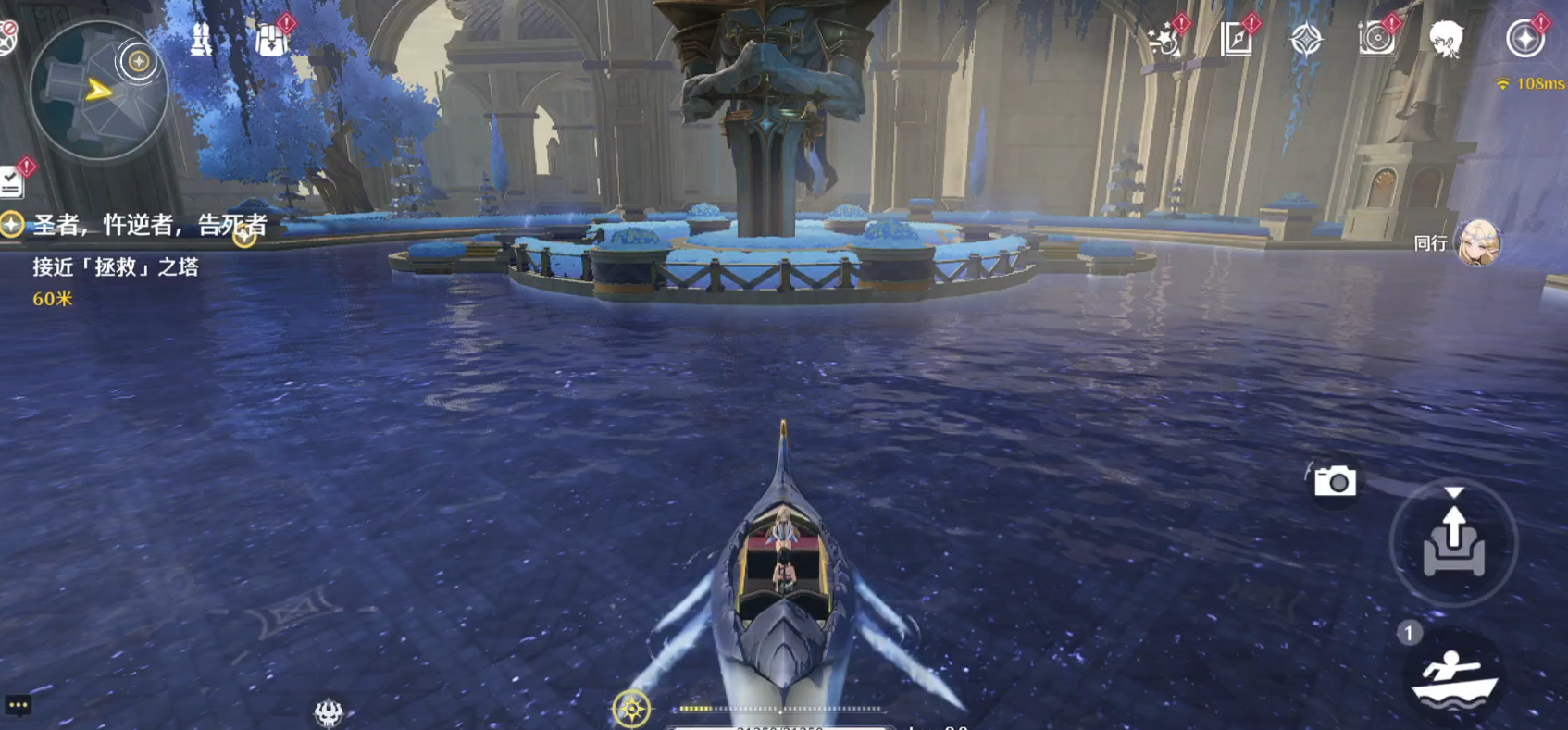Tap the skull-like icon at the bottom
This screenshot has height=730, width=1568.
coord(329,711)
